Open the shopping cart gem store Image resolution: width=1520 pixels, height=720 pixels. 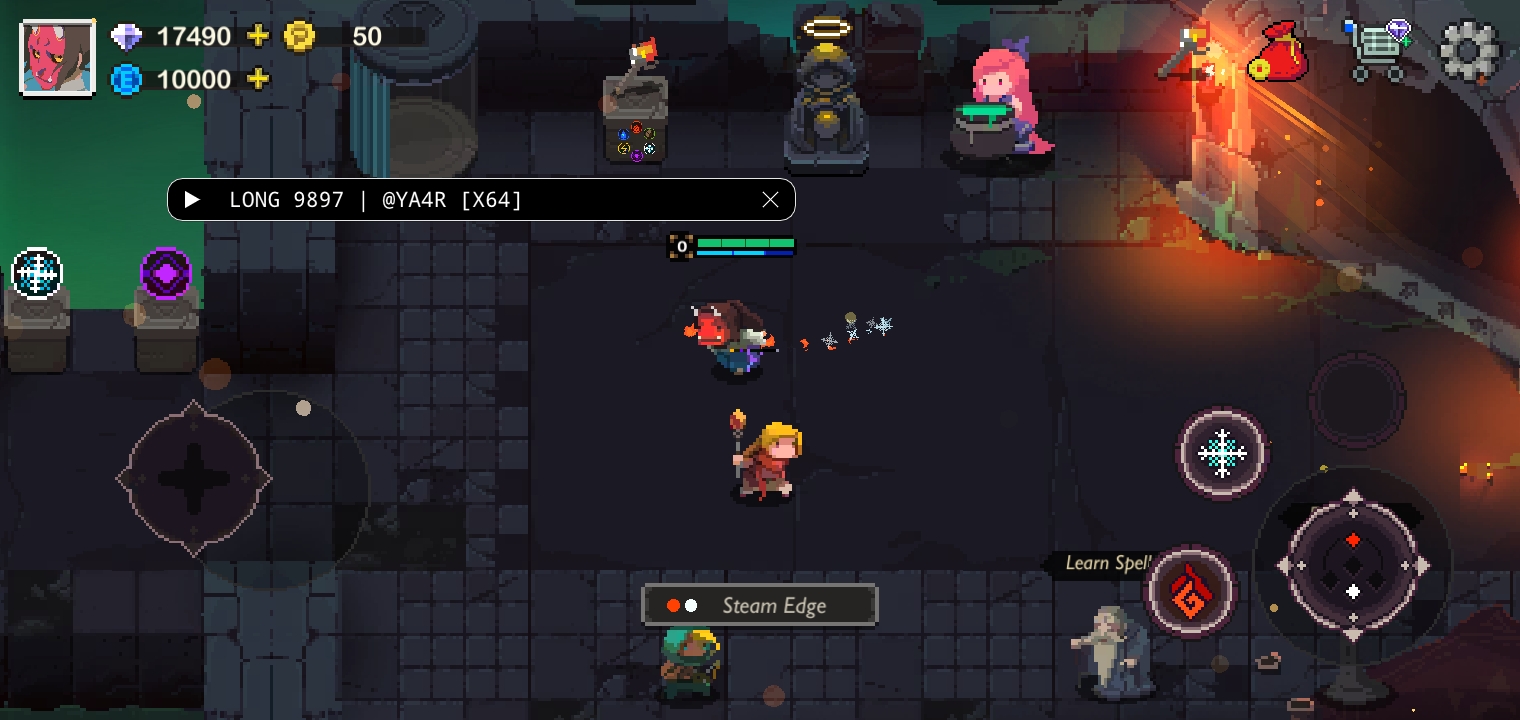click(x=1382, y=50)
